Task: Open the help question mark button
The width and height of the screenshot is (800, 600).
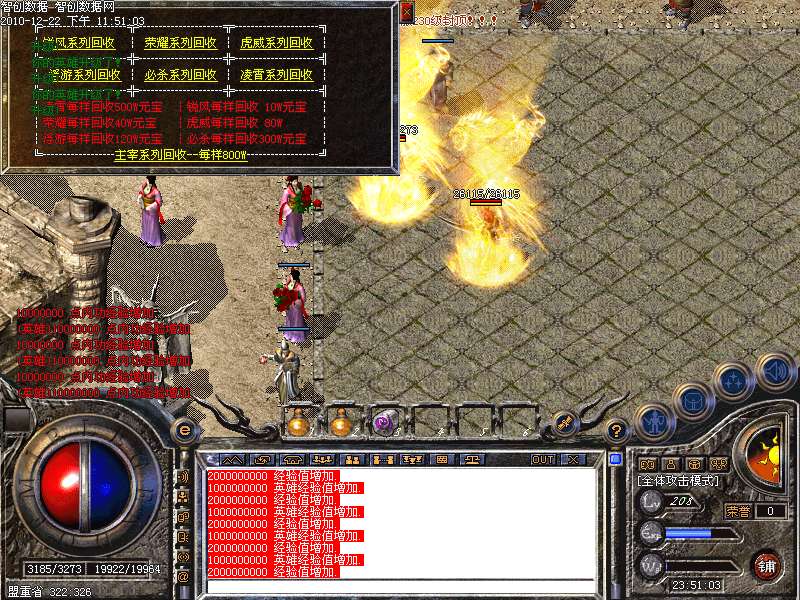Action: [x=617, y=430]
